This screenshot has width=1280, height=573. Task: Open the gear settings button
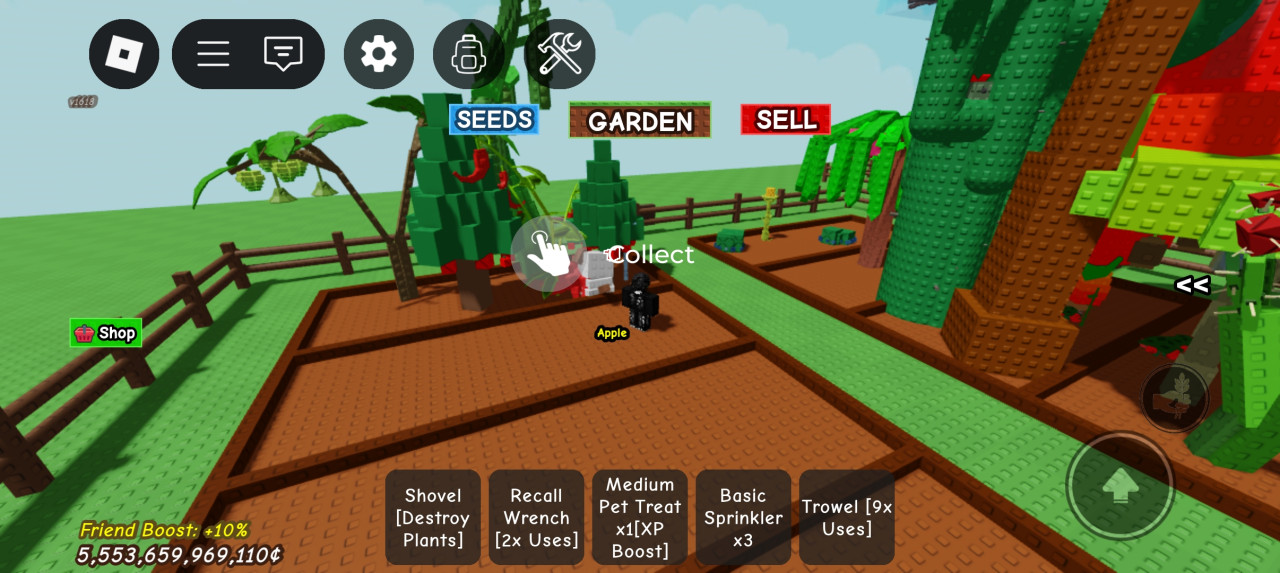[x=379, y=54]
